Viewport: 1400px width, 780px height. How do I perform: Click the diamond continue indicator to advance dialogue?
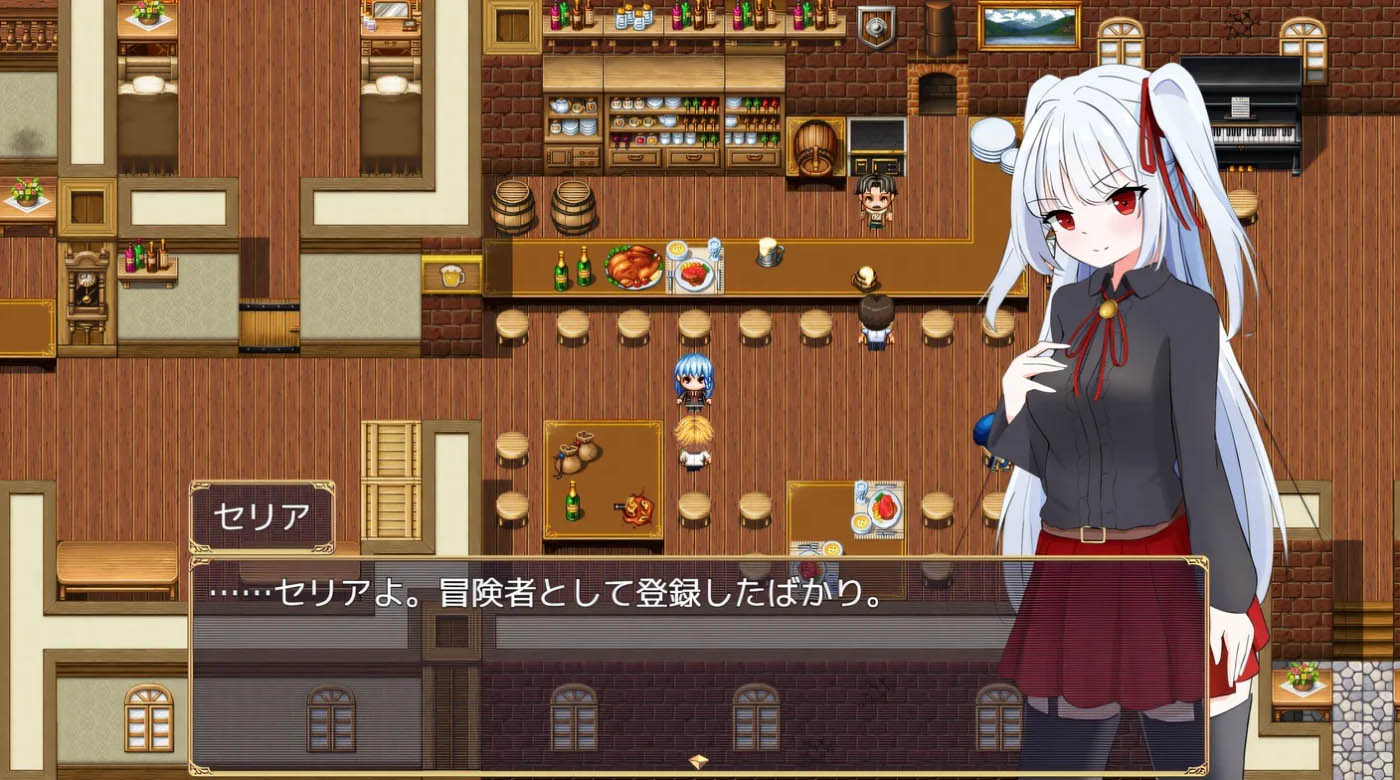[697, 760]
